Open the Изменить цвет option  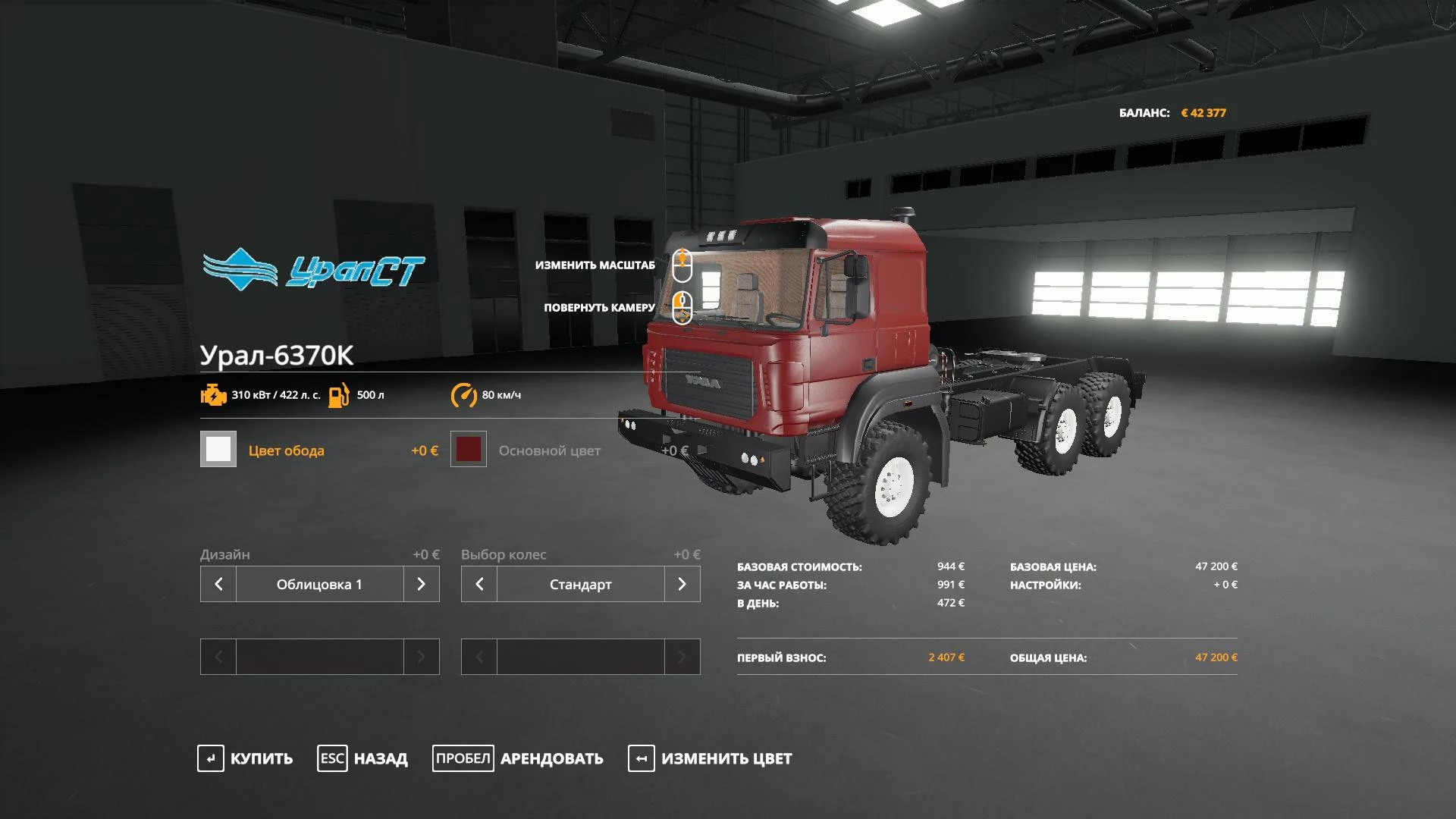[x=710, y=758]
